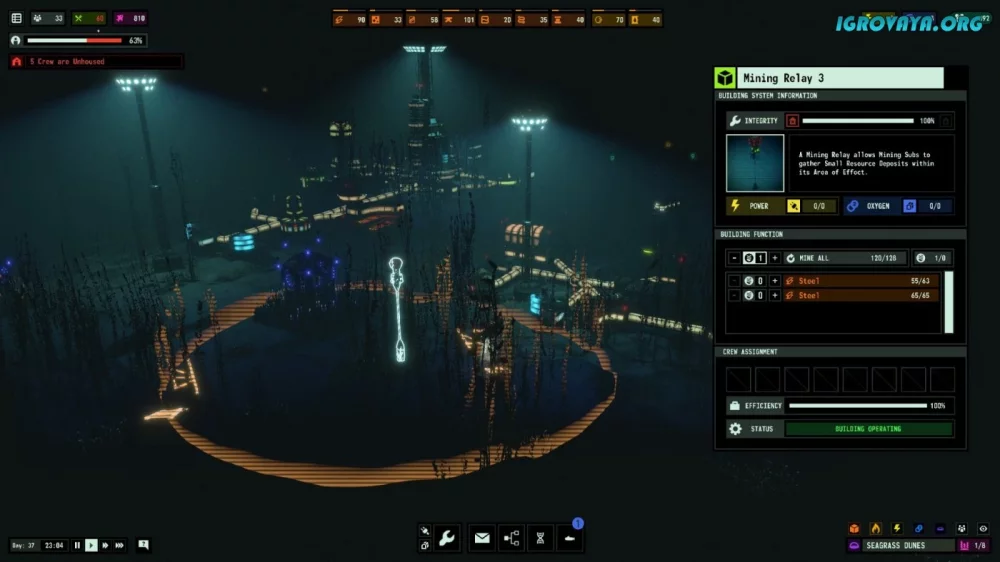This screenshot has width=1000, height=562.
Task: Set game to normal play speed
Action: (91, 545)
